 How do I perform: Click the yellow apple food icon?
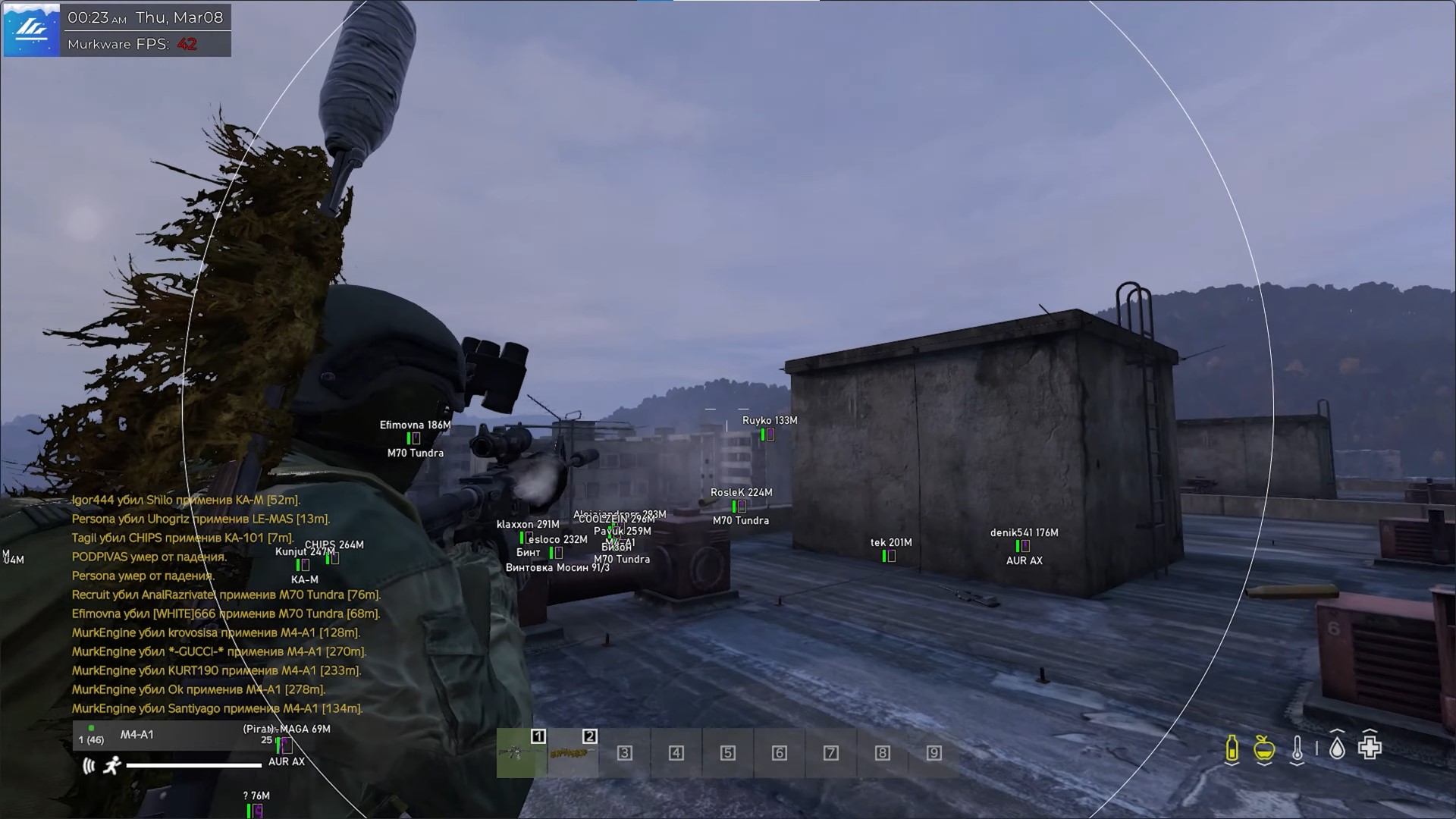tap(1263, 749)
